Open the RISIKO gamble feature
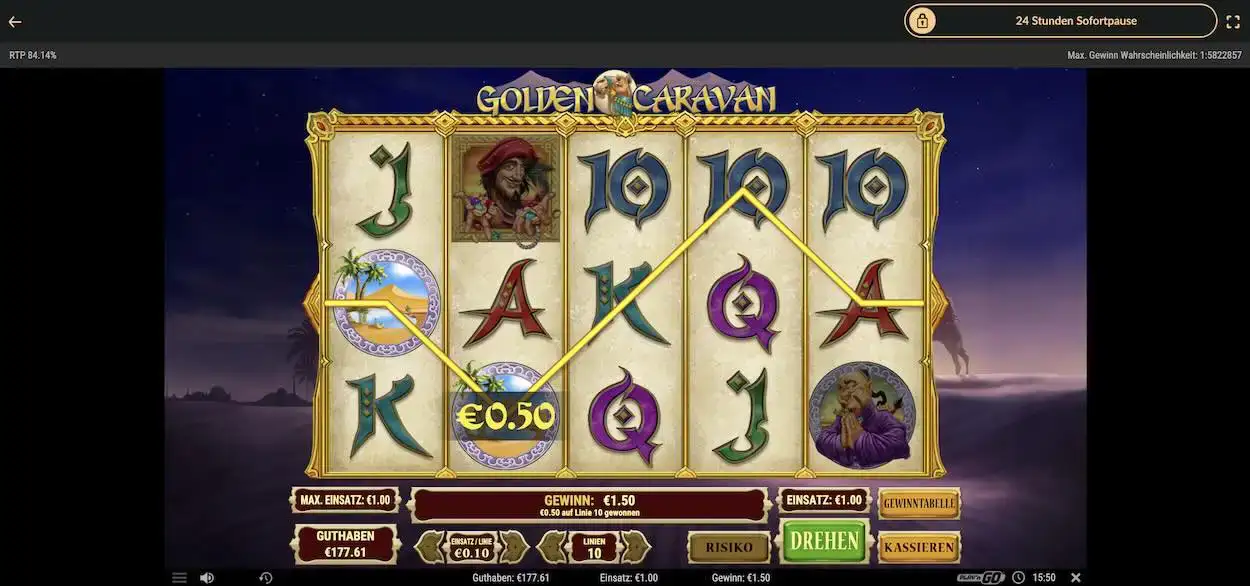Screen dimensions: 1250x586 point(728,547)
